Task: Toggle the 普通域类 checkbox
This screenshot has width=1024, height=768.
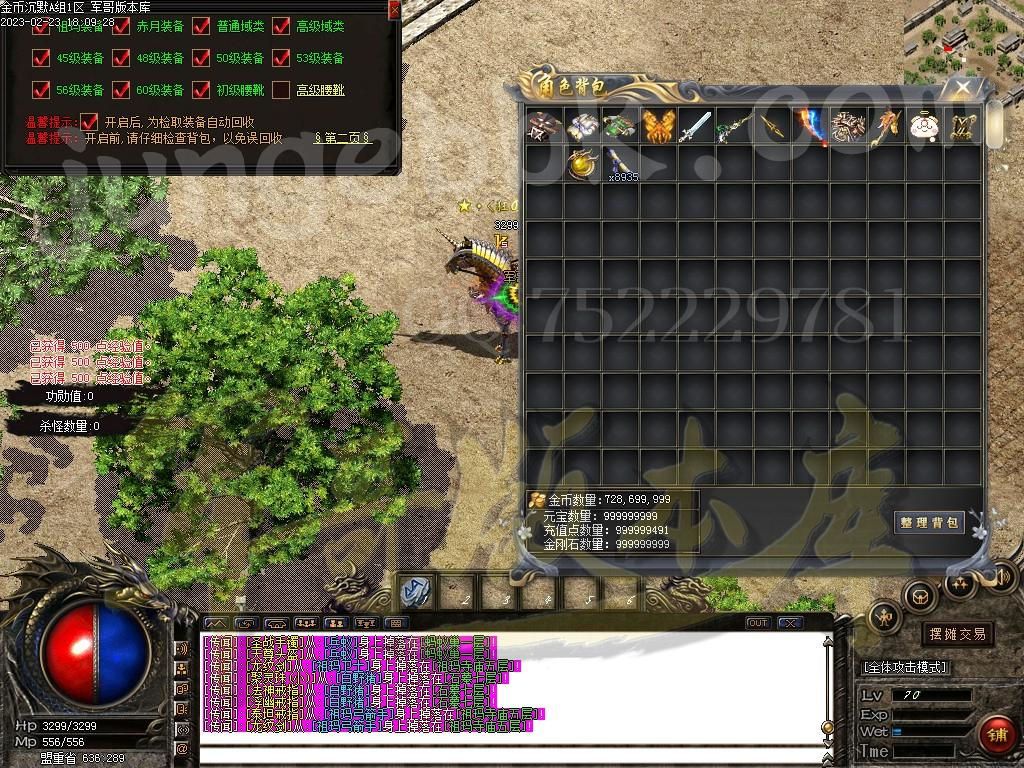Action: click(201, 27)
